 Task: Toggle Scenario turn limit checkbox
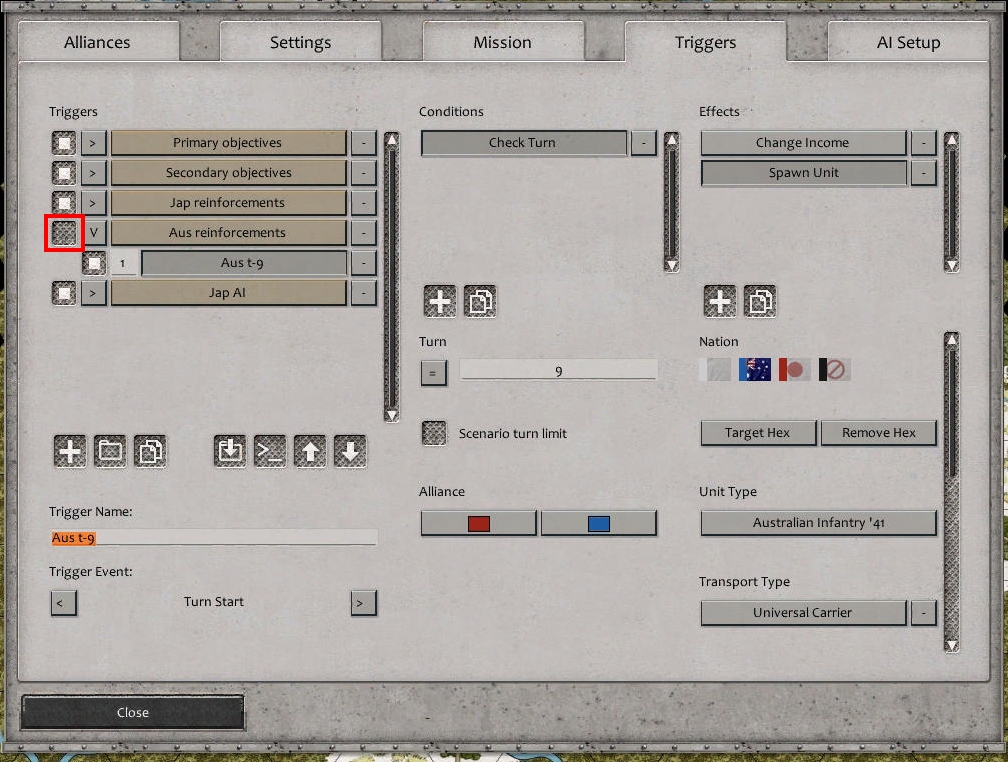coord(434,433)
